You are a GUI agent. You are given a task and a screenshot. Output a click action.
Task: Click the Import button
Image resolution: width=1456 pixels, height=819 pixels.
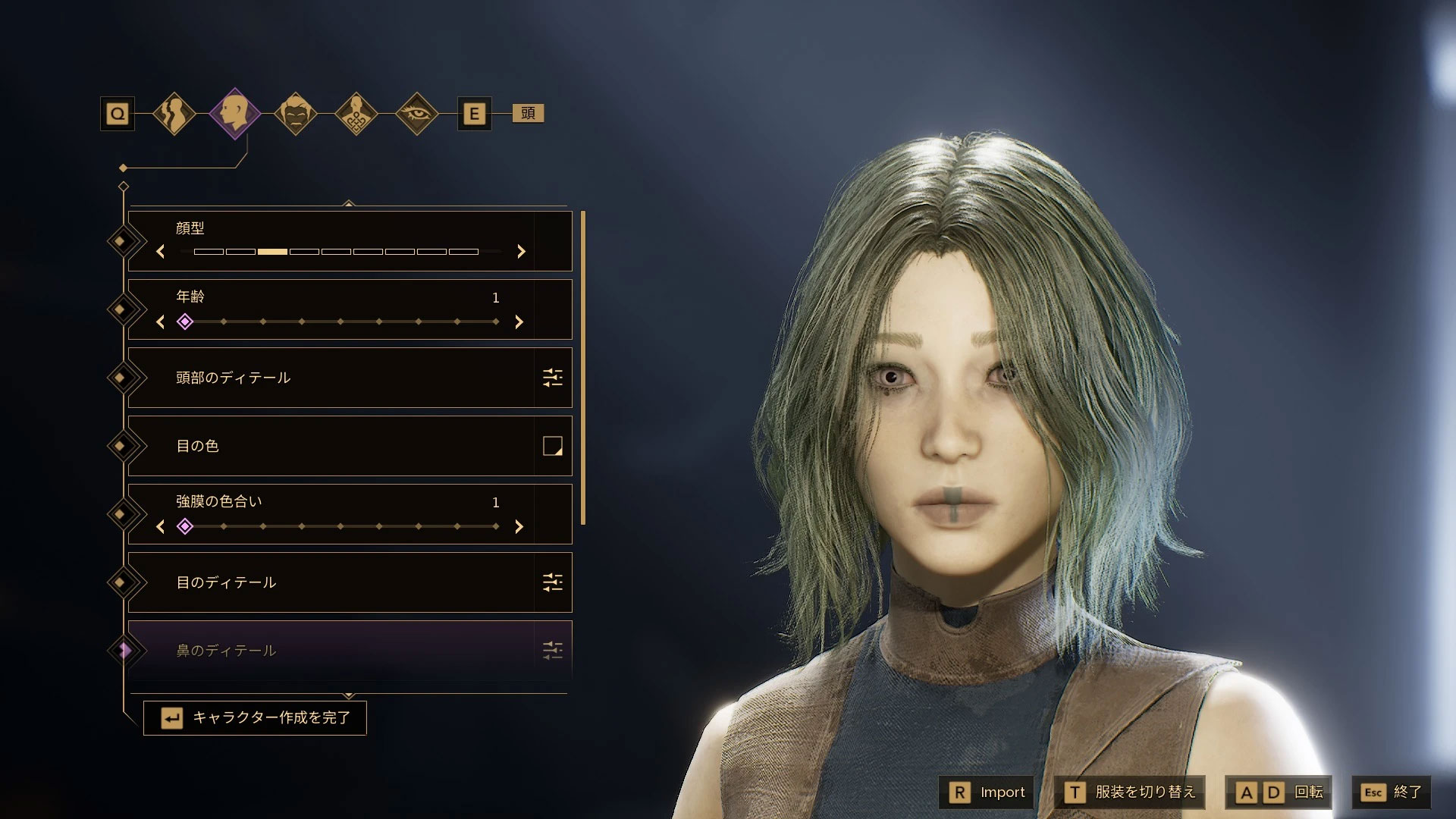(x=987, y=792)
